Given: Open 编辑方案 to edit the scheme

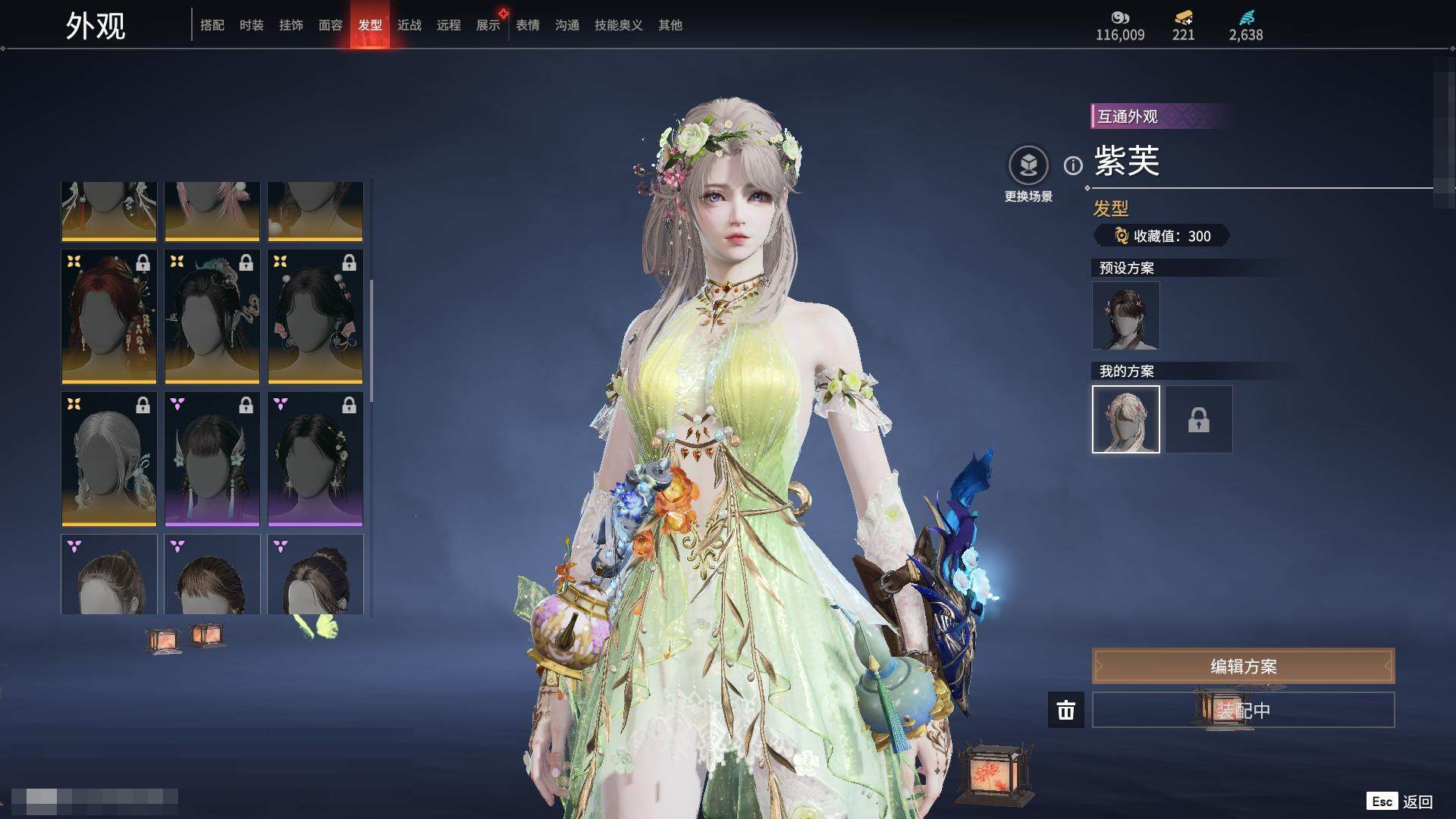Looking at the screenshot, I should click(1243, 666).
